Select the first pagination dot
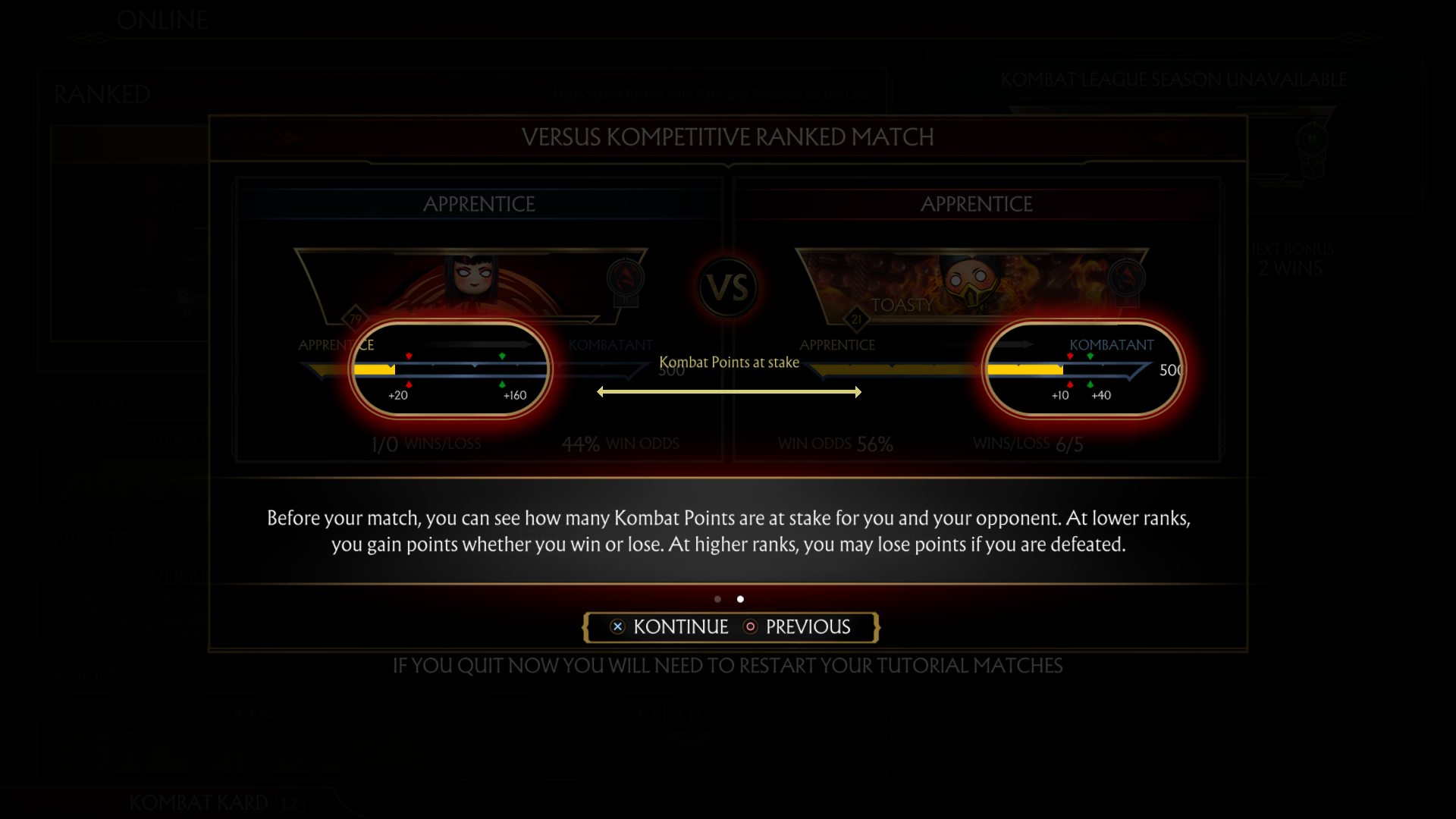The height and width of the screenshot is (819, 1456). 718,599
